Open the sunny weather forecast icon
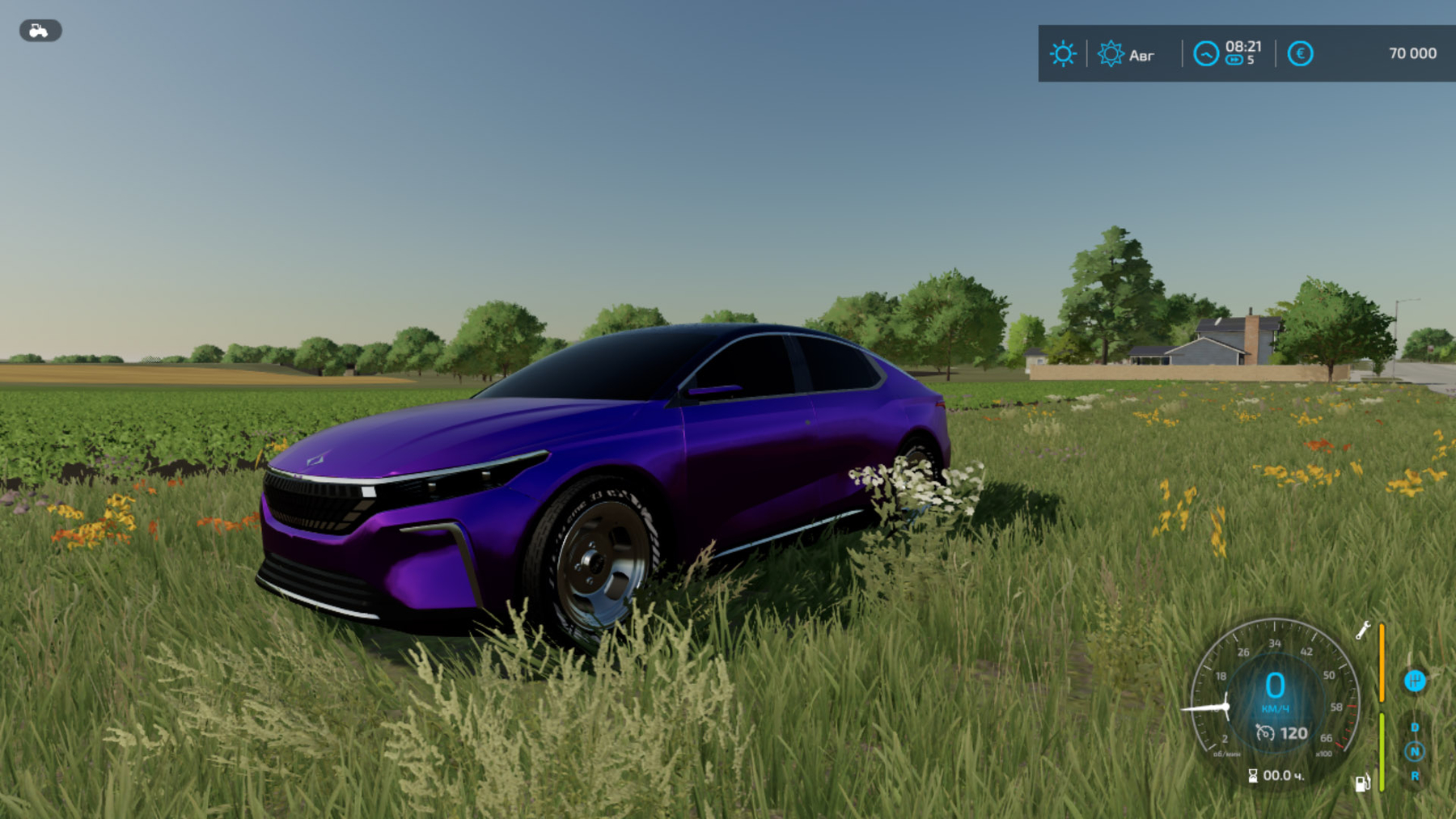 (1062, 54)
